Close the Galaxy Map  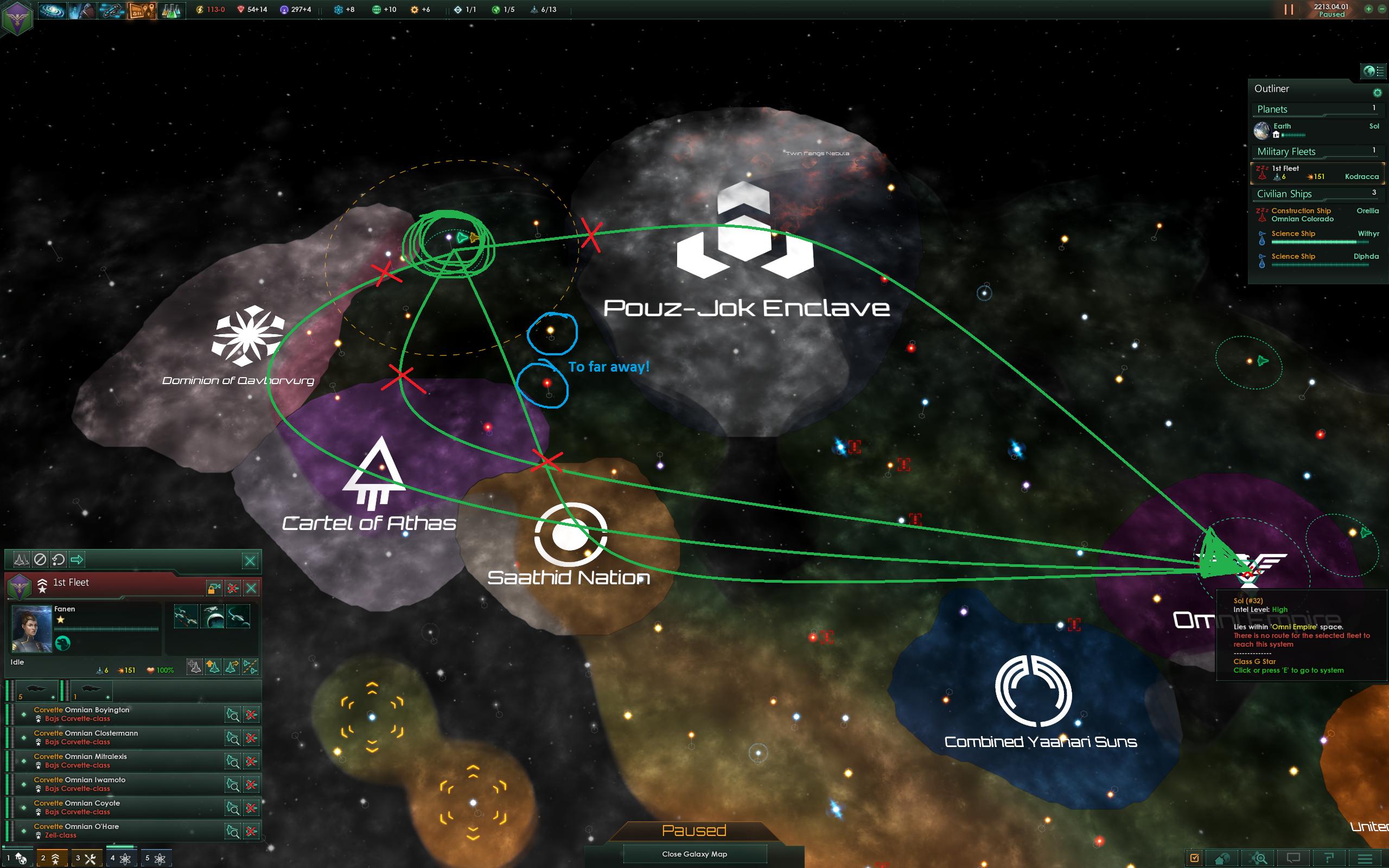click(694, 854)
